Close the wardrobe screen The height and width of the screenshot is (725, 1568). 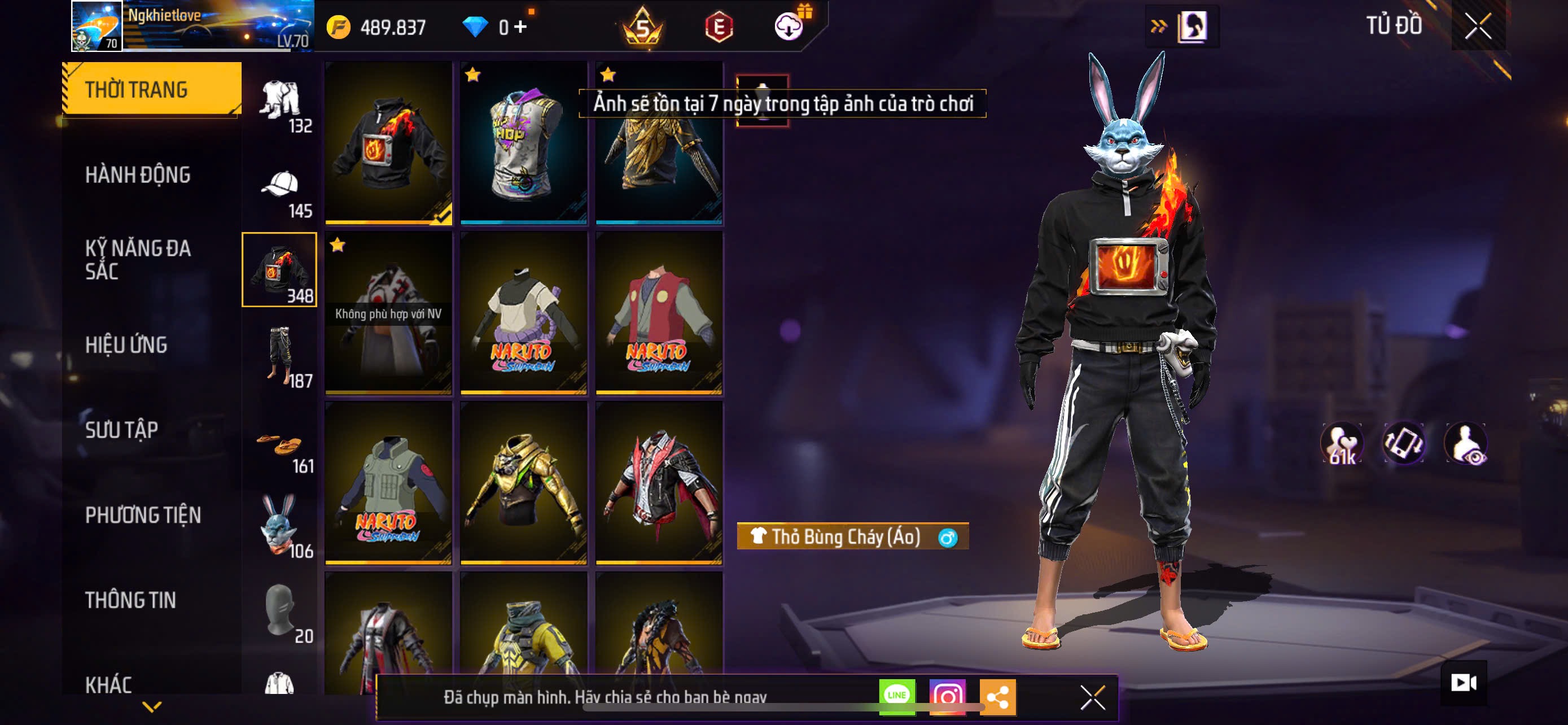[x=1478, y=26]
